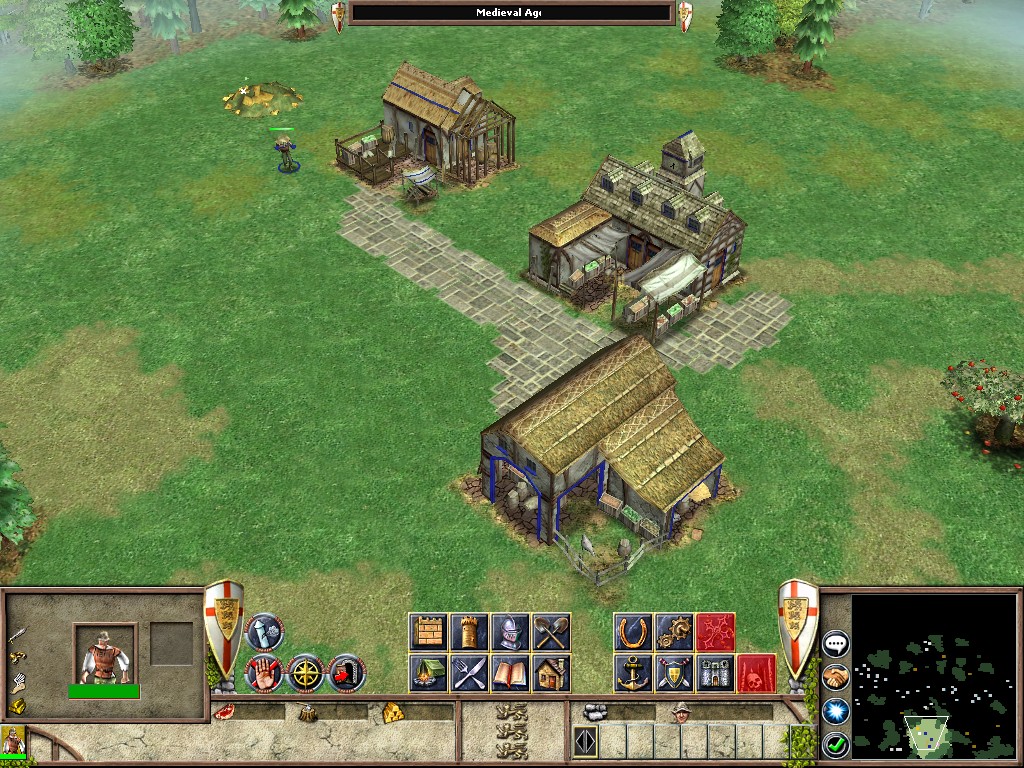This screenshot has width=1024, height=768.
Task: Build a house using the cottage icon
Action: (x=551, y=673)
